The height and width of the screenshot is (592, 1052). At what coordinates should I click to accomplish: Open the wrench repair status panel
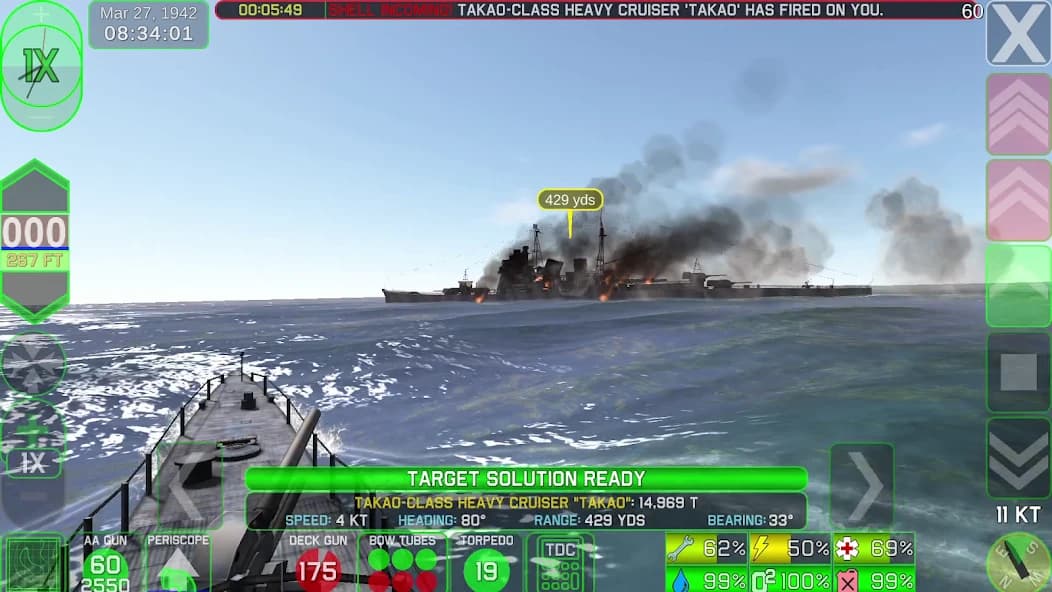coord(706,548)
